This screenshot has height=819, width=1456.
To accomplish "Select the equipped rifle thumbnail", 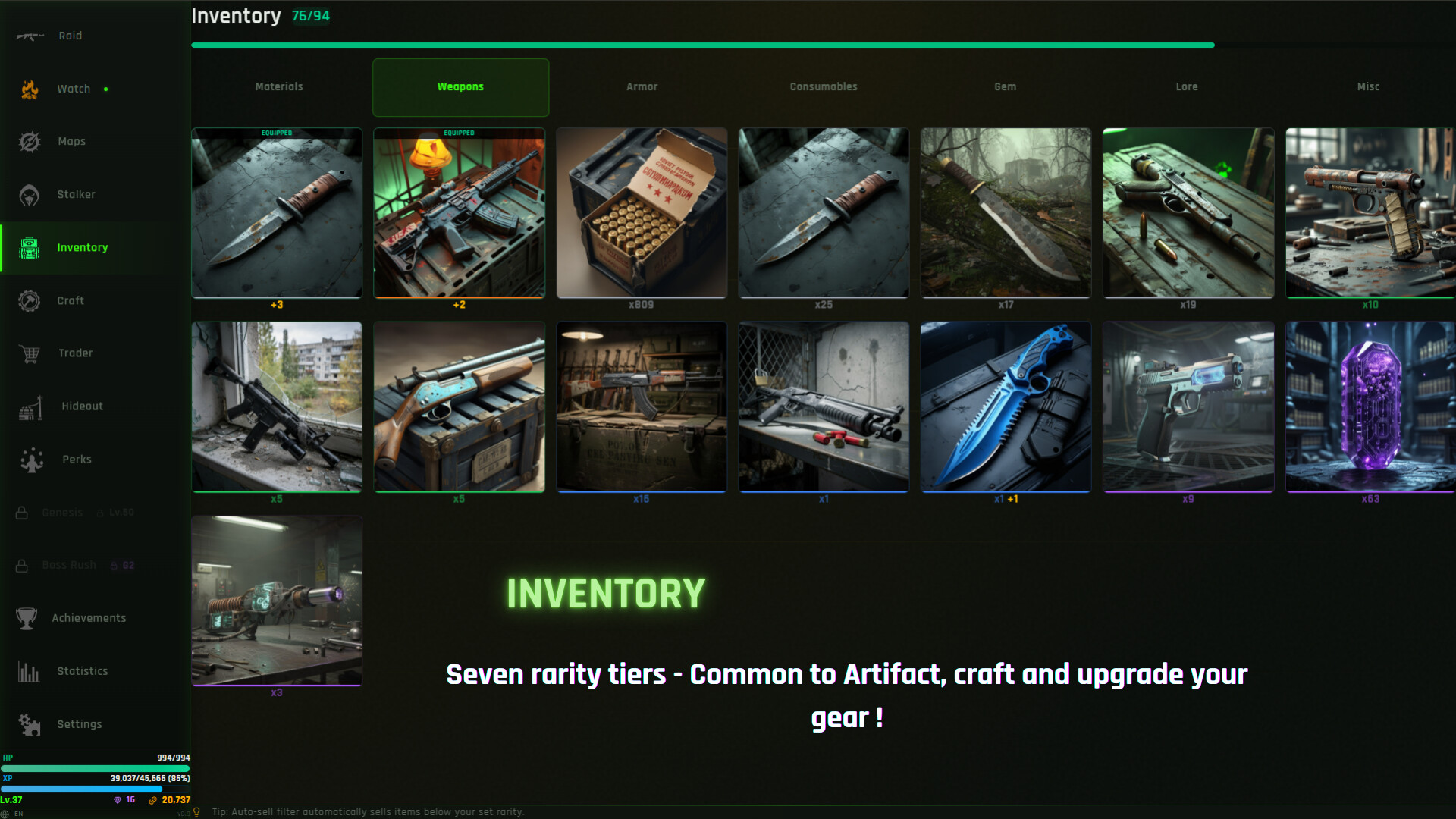I will pos(460,213).
